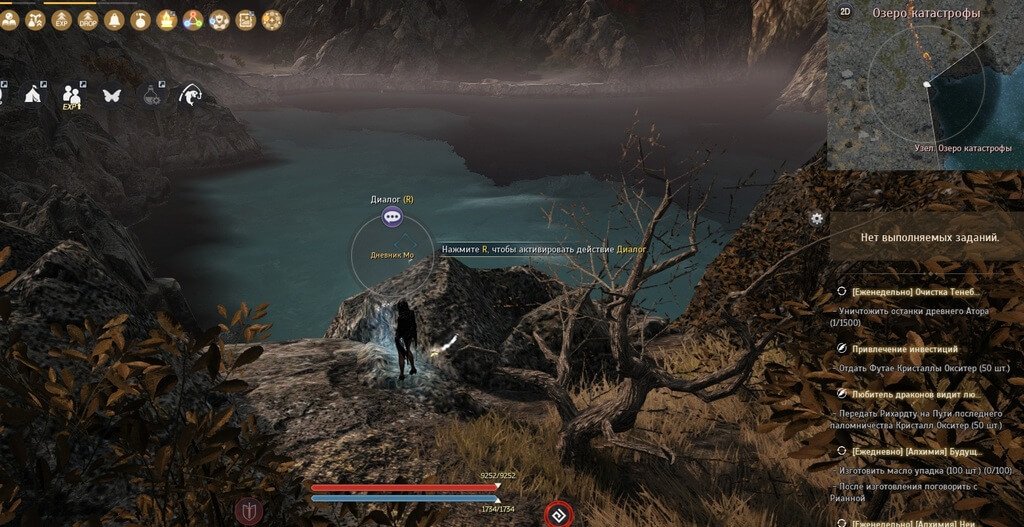
Task: Open the Любитель драконов quest entry
Action: click(916, 395)
